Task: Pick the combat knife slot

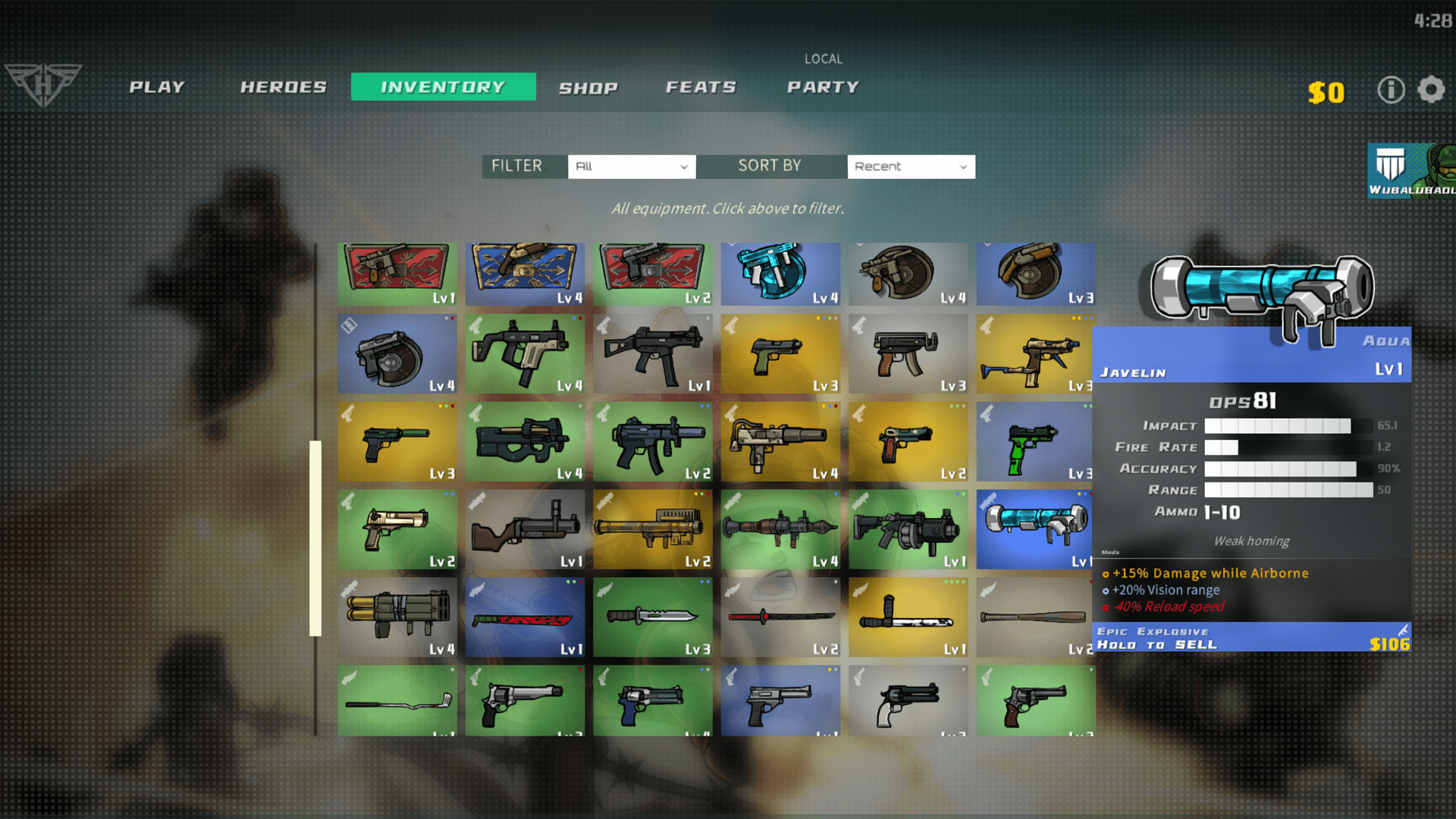Action: tap(652, 617)
